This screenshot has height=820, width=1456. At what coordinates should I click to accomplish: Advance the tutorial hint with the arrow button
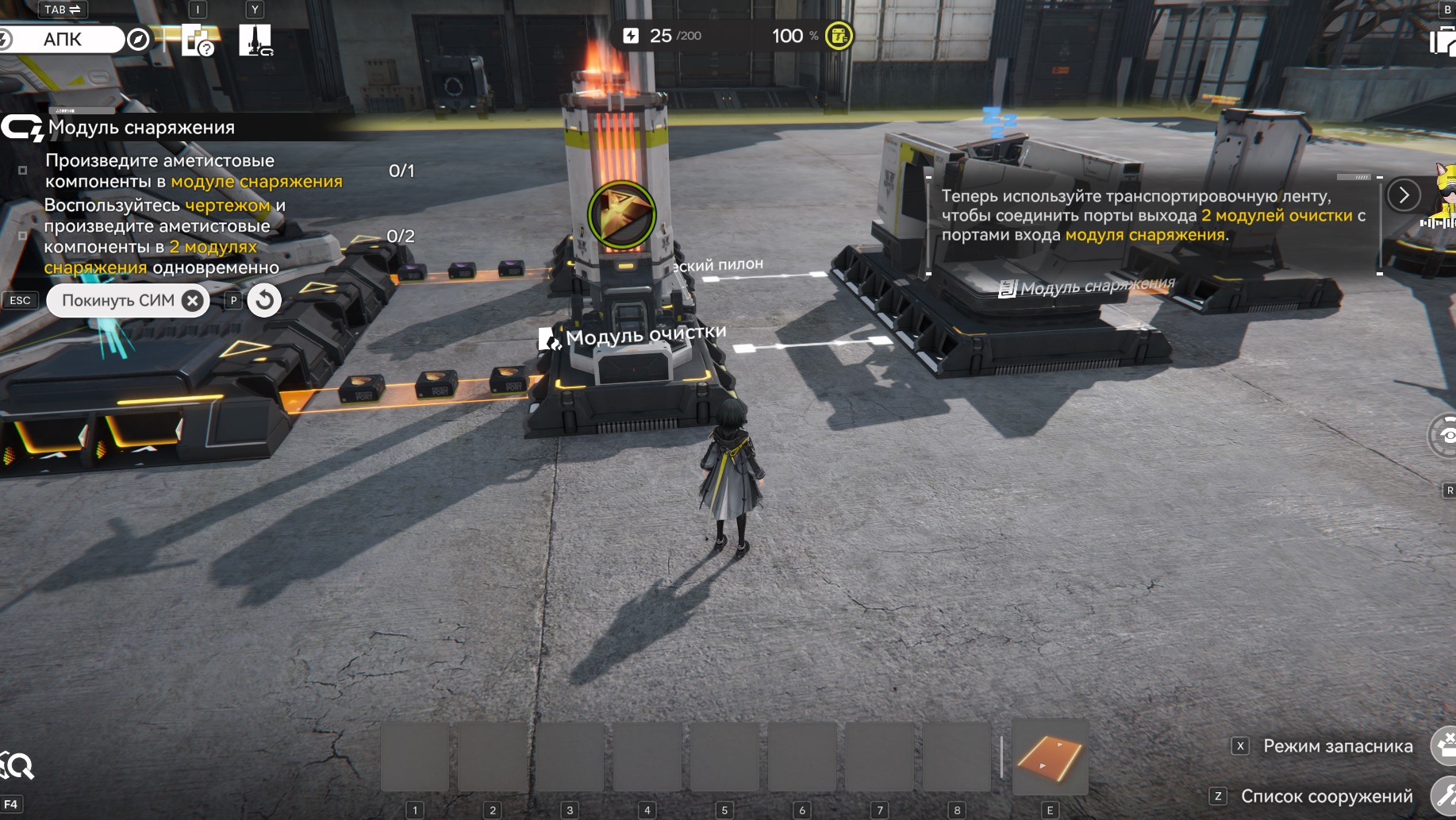point(1404,194)
